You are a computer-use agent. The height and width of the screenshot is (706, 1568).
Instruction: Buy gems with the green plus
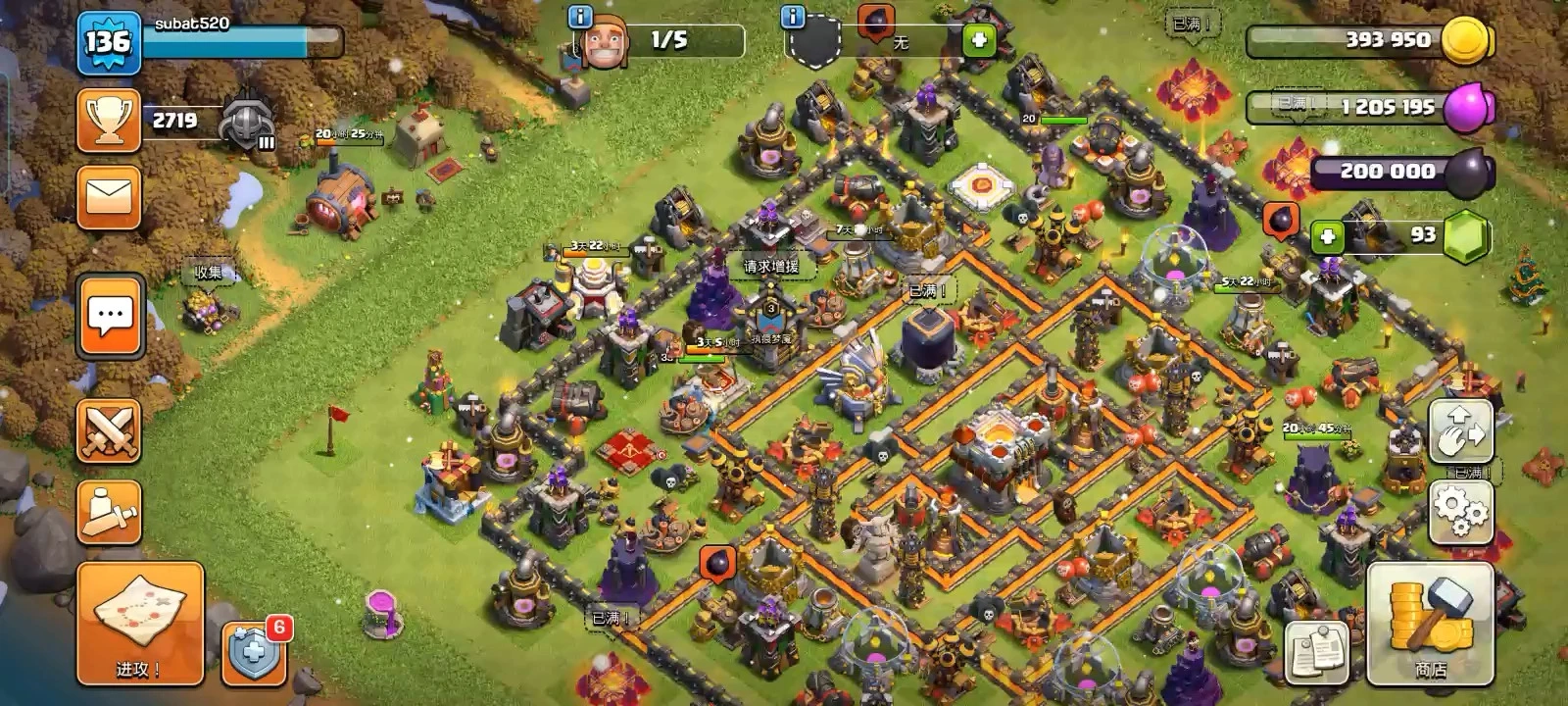(x=1327, y=236)
